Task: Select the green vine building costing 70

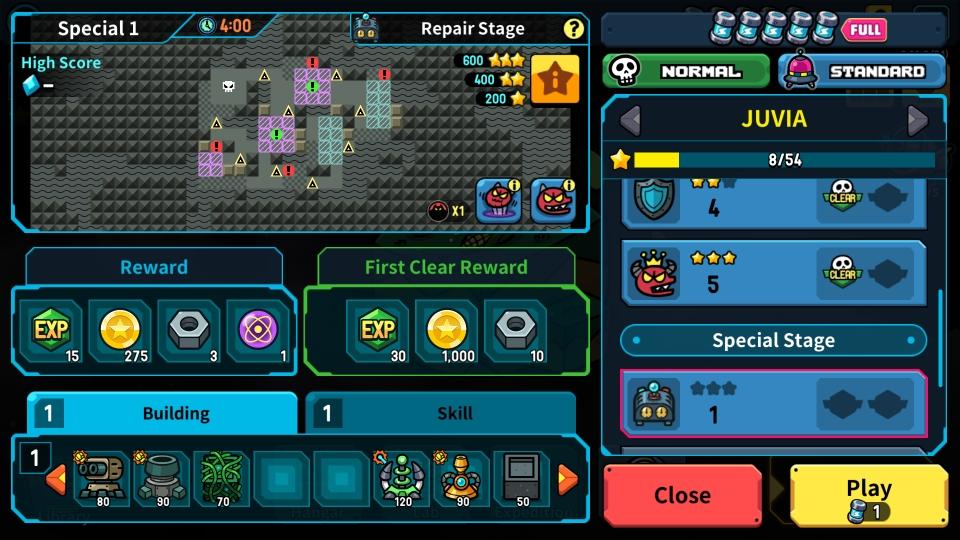Action: 222,478
